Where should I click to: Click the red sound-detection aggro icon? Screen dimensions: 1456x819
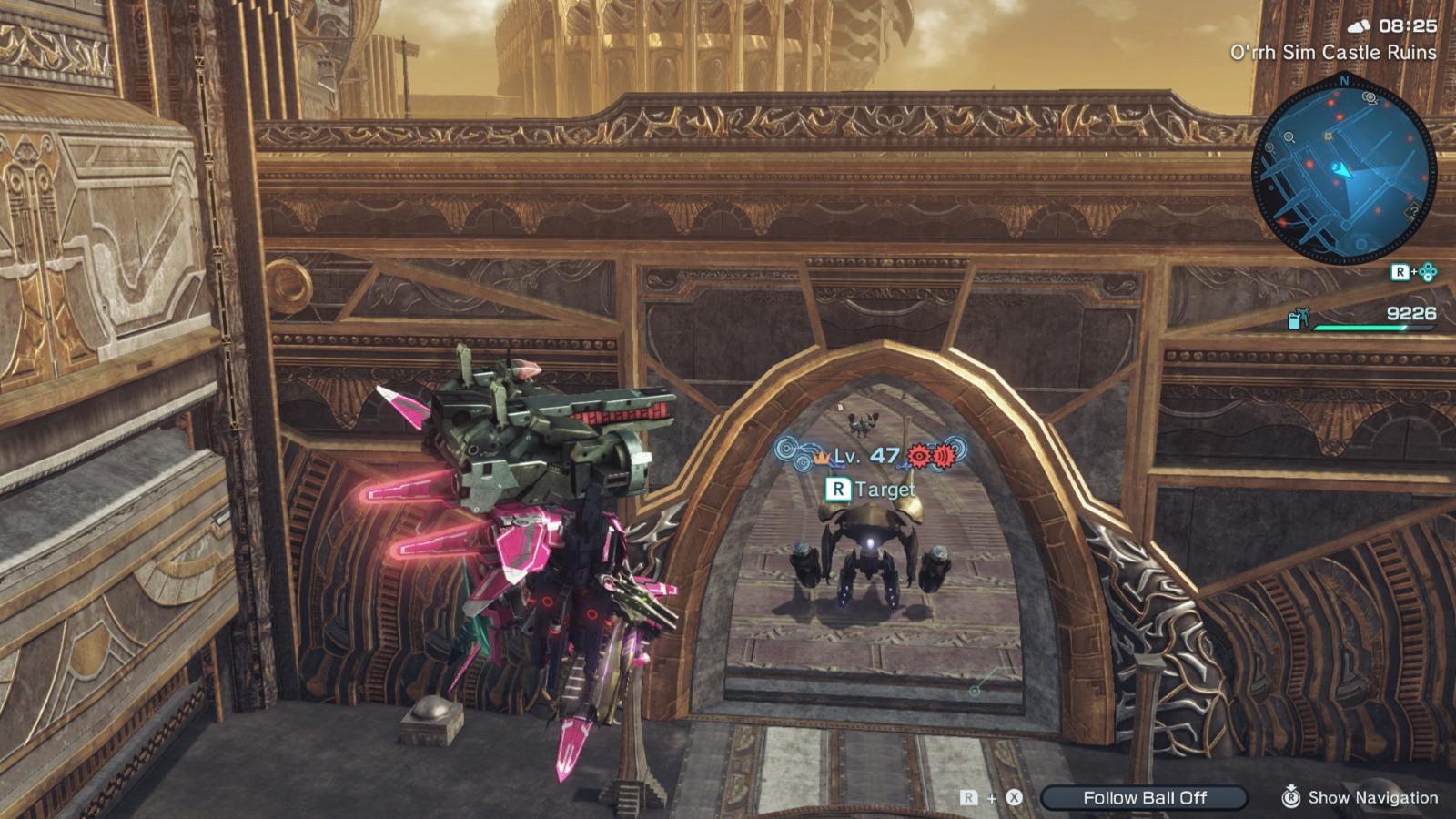pos(943,457)
